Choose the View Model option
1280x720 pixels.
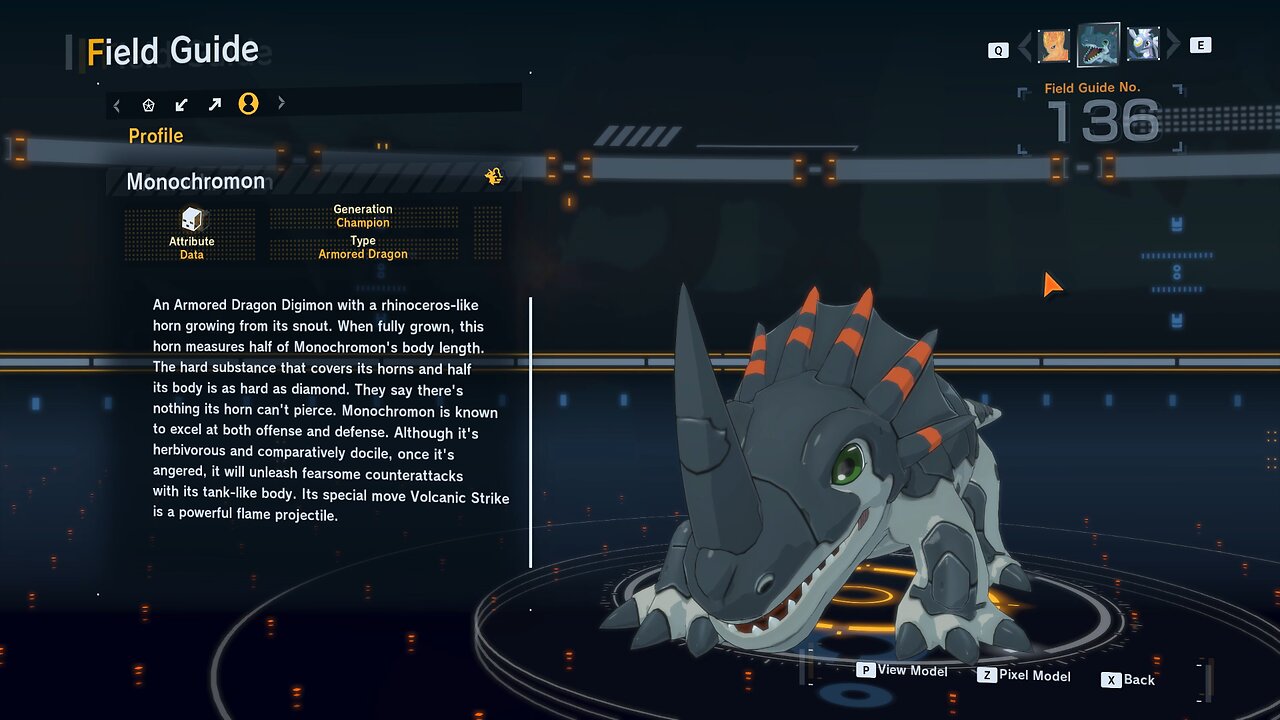tap(902, 670)
